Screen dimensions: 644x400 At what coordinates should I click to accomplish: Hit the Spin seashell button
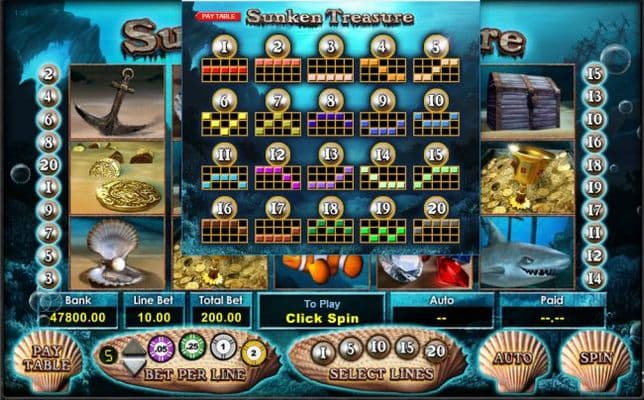[x=596, y=359]
